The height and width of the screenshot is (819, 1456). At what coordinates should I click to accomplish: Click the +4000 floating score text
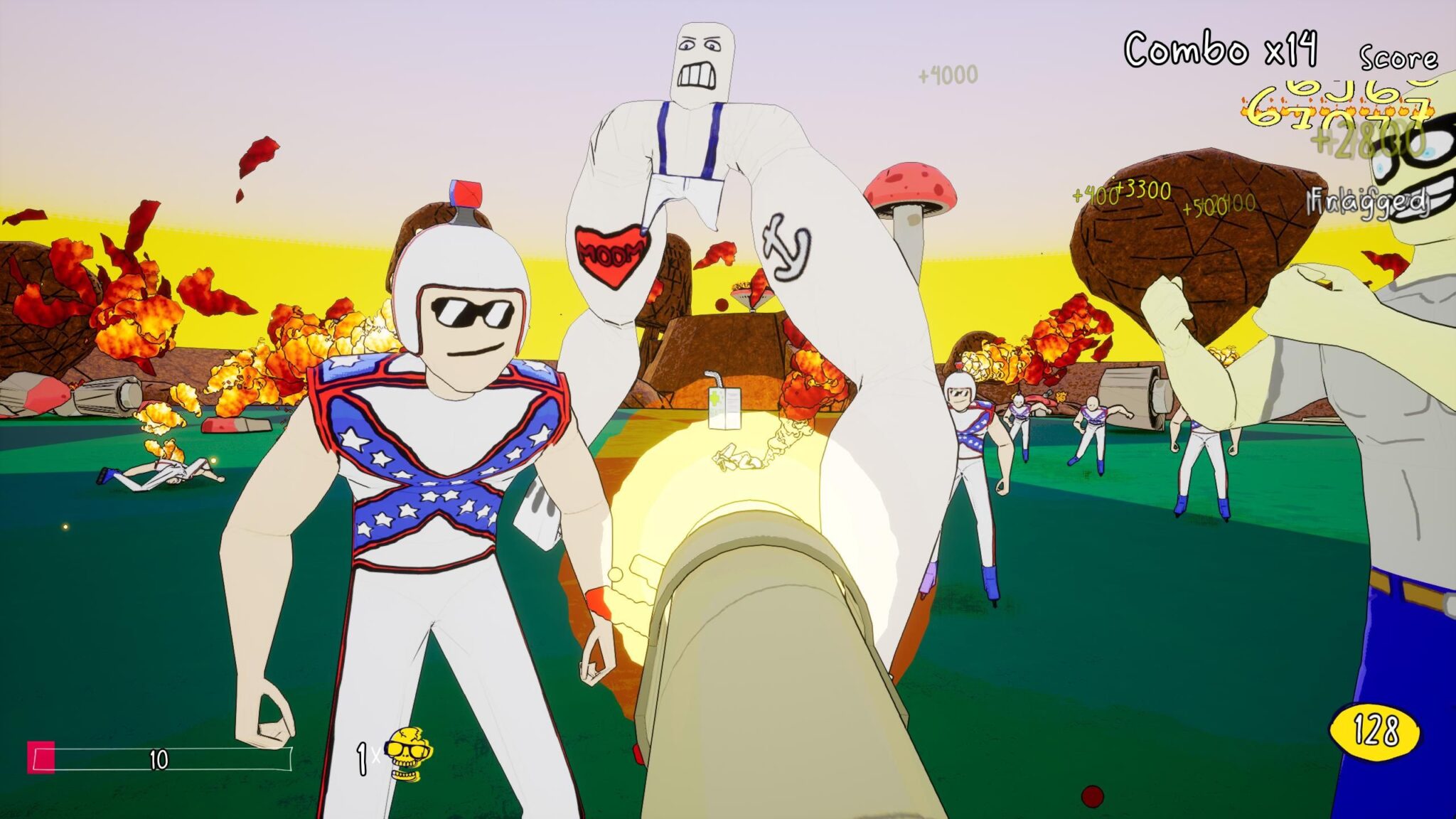point(949,73)
